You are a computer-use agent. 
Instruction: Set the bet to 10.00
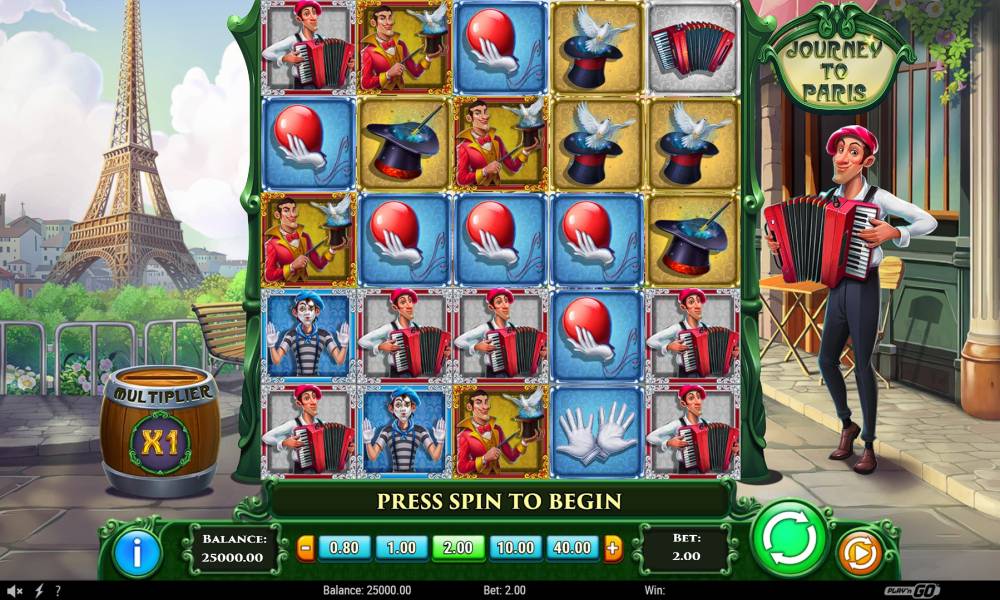tap(516, 548)
